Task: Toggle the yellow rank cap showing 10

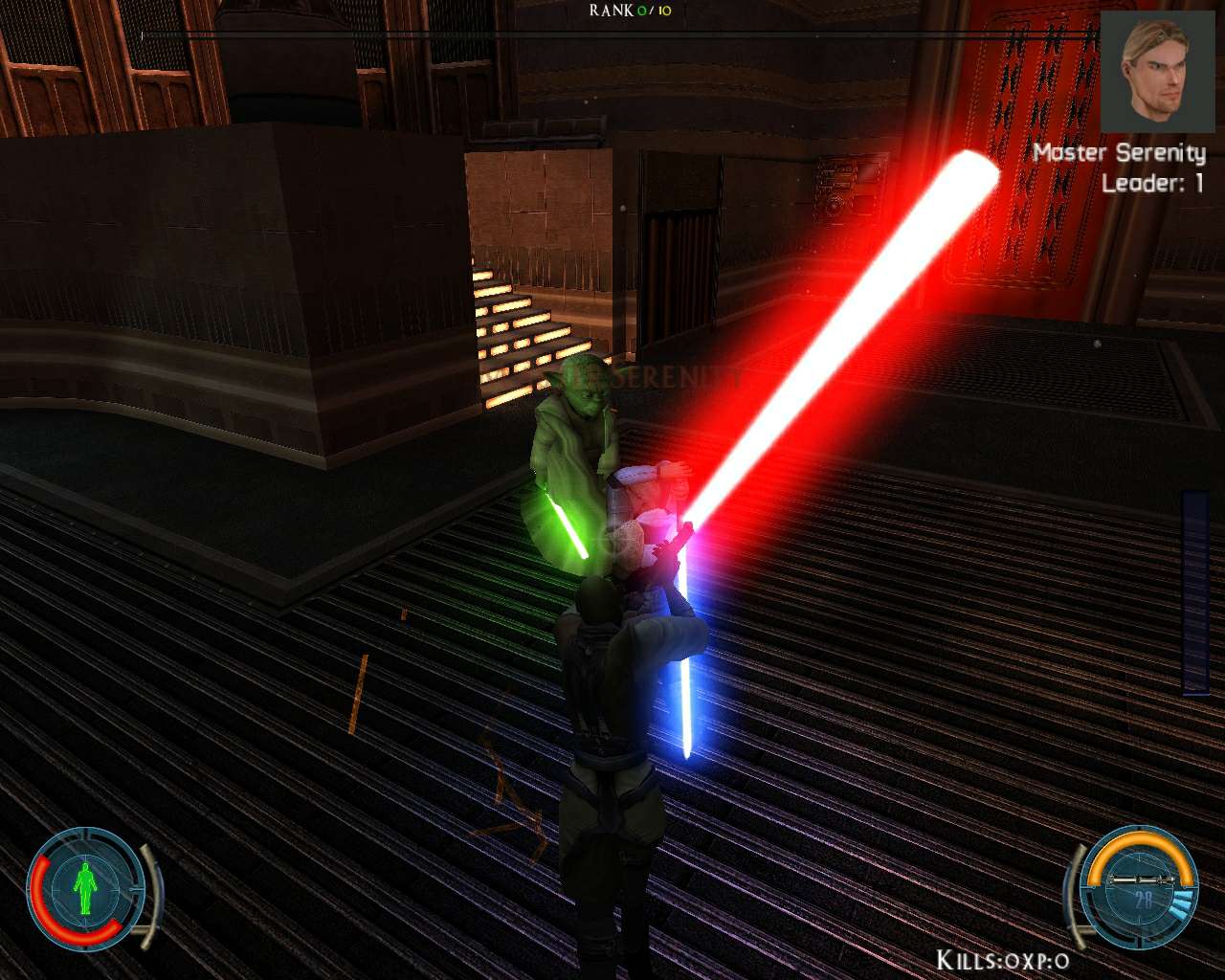Action: tap(666, 11)
